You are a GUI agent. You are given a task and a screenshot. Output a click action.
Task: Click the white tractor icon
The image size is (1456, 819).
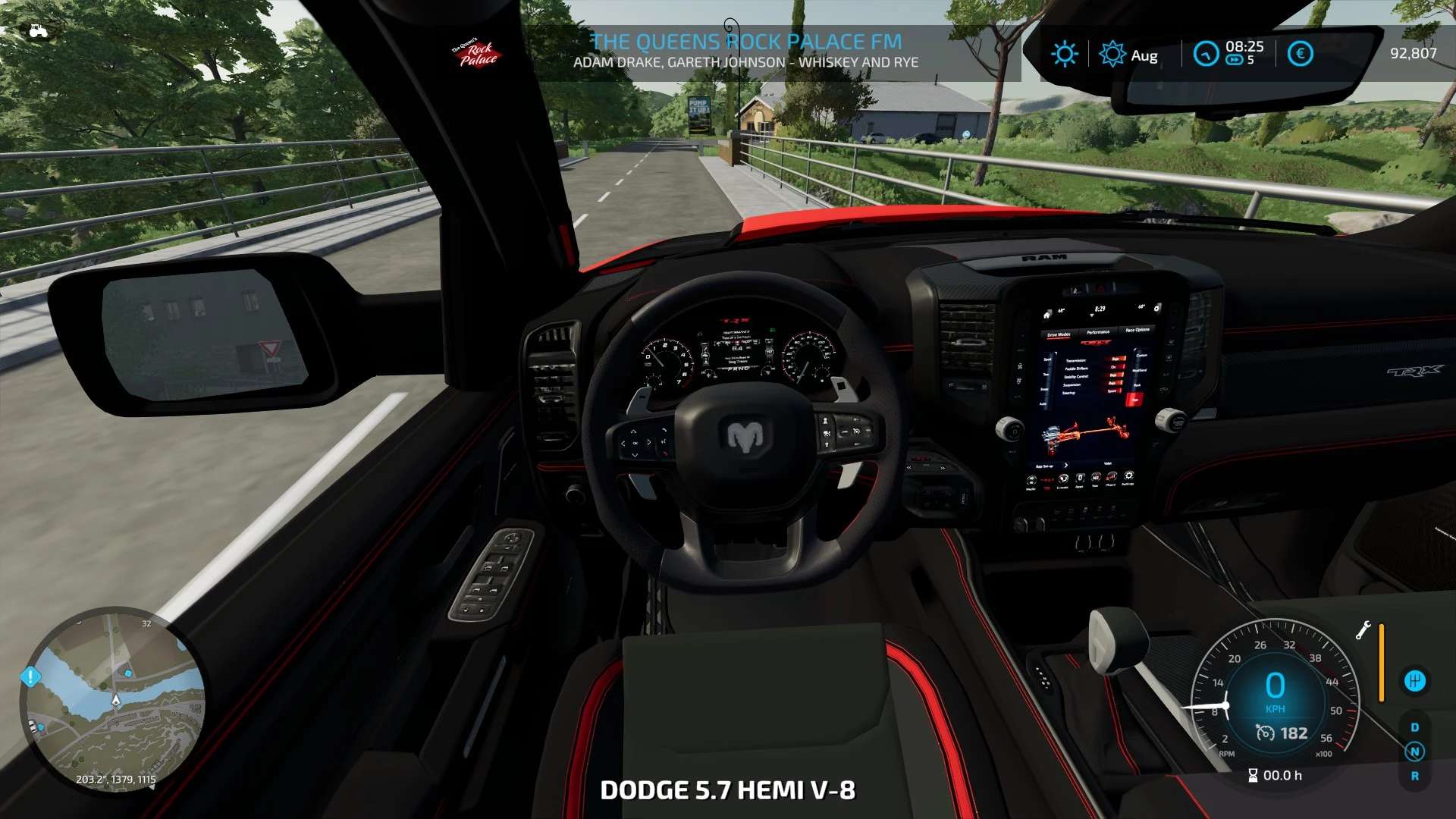point(38,31)
